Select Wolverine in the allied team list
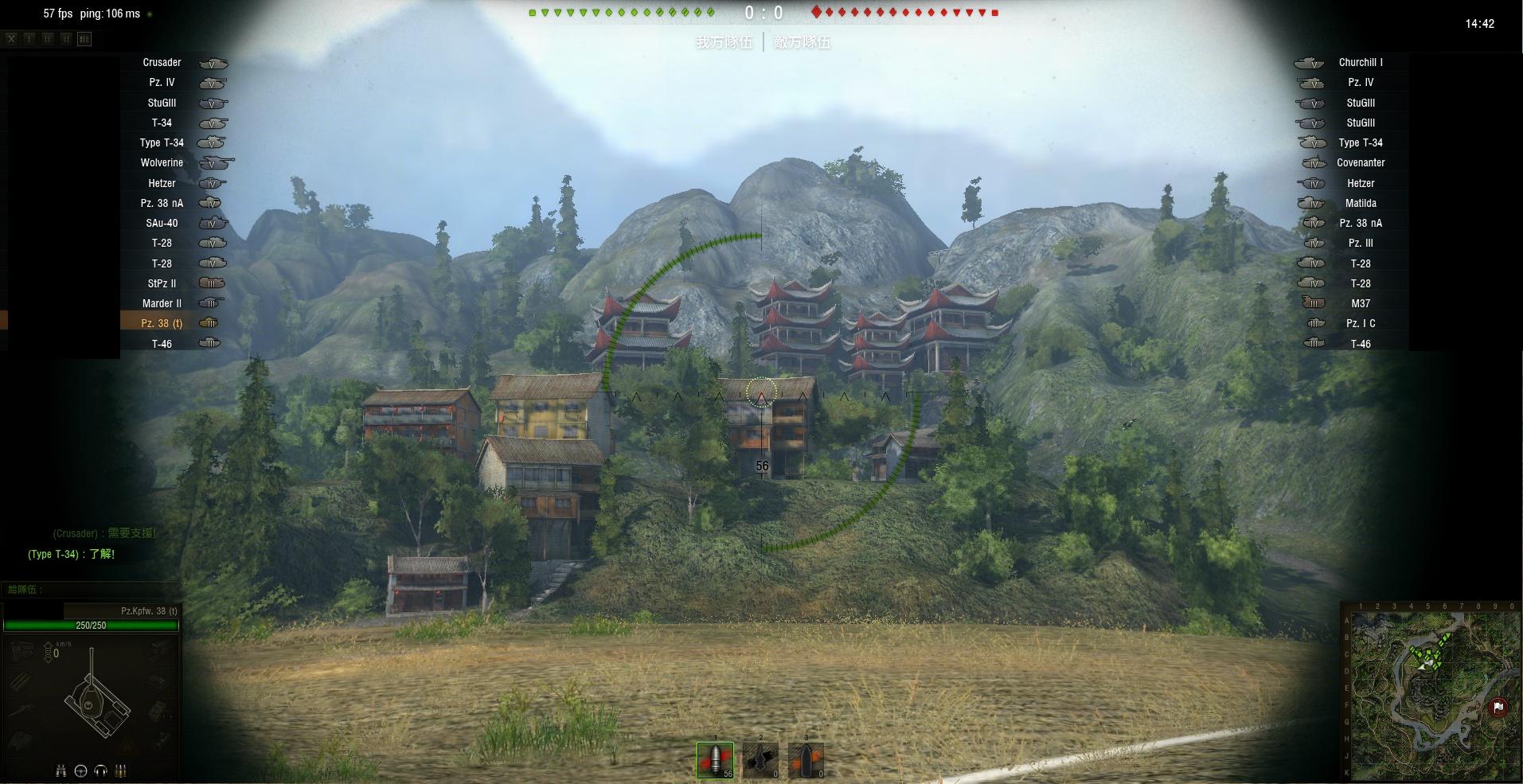Screen dimensions: 1523x784 click(162, 162)
